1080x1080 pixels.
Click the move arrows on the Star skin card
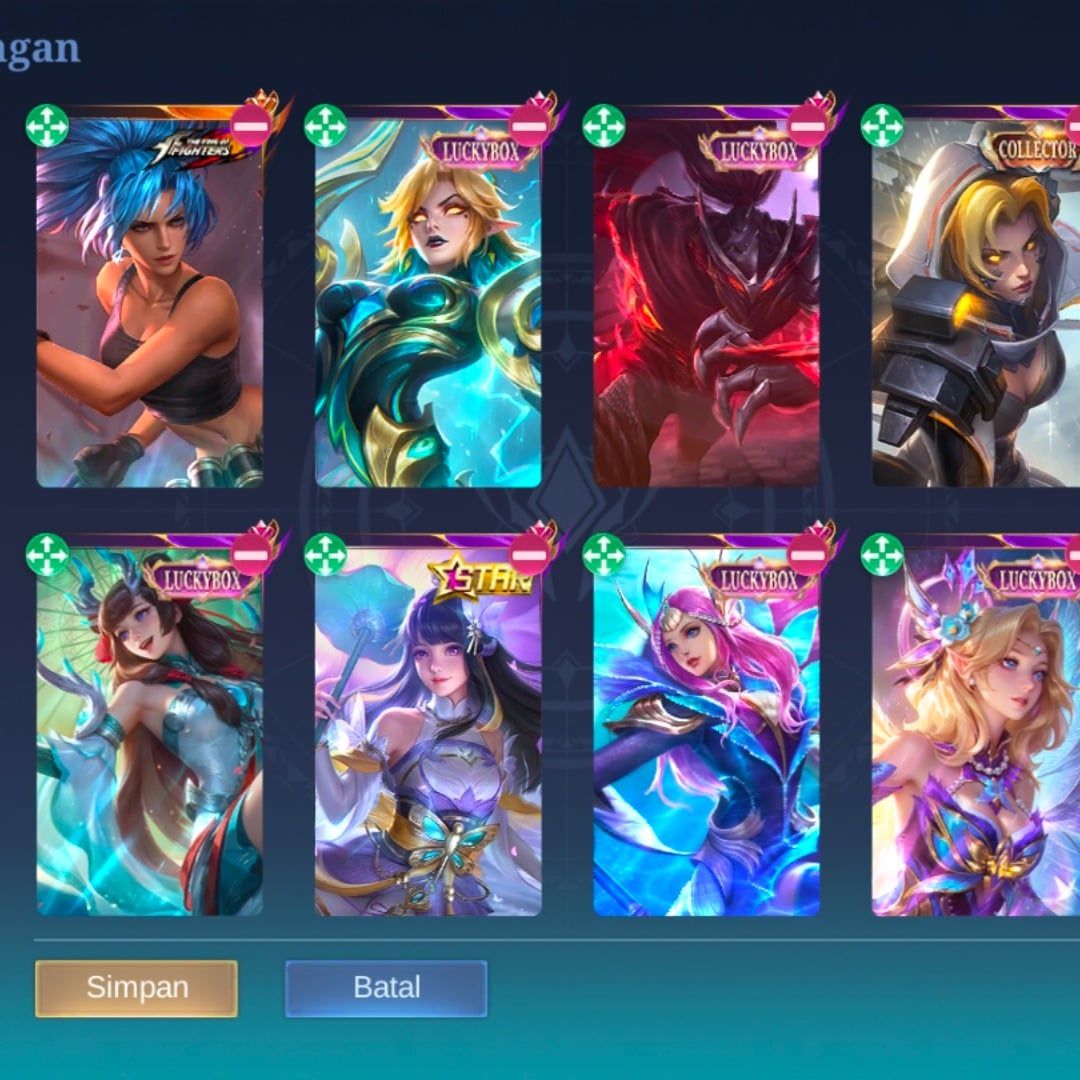(325, 554)
